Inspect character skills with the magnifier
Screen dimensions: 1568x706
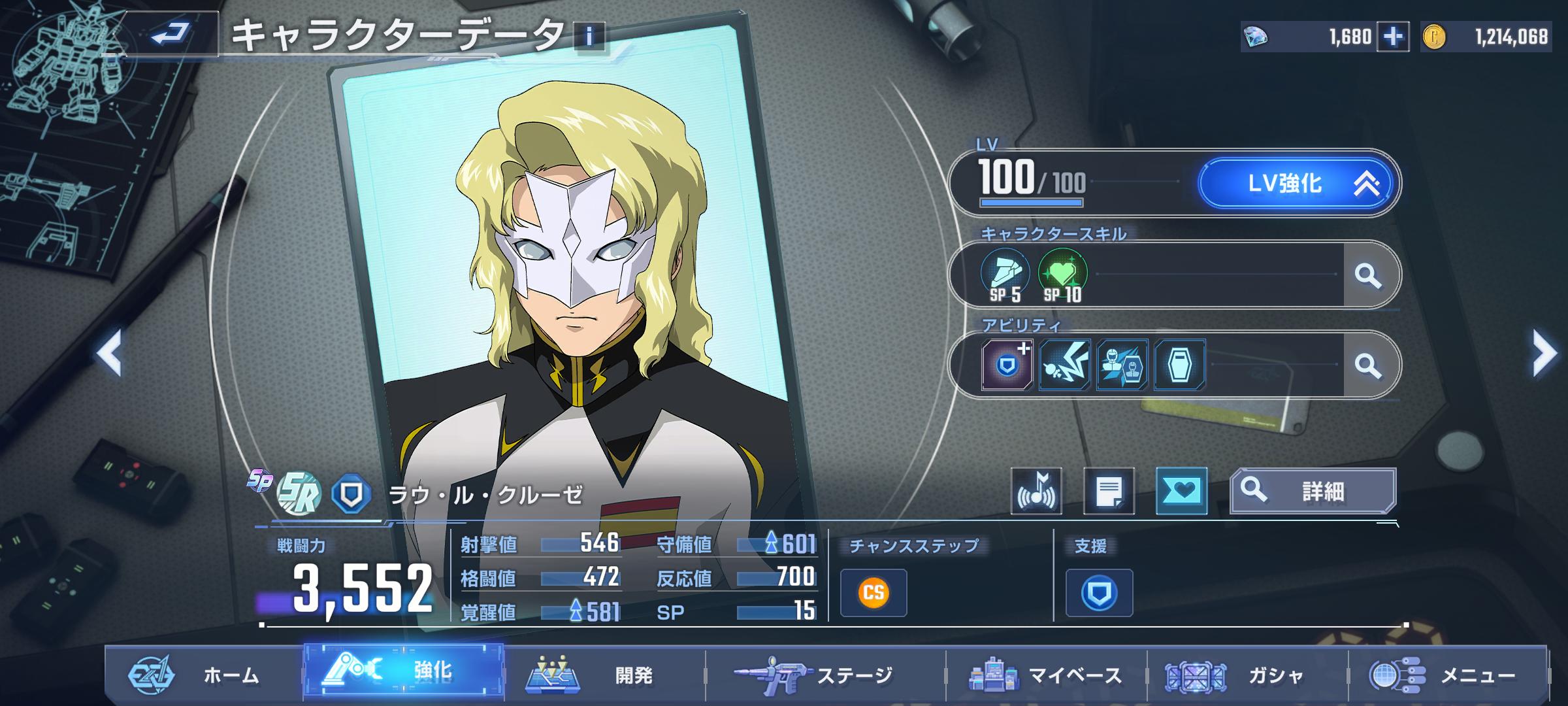coord(1367,275)
